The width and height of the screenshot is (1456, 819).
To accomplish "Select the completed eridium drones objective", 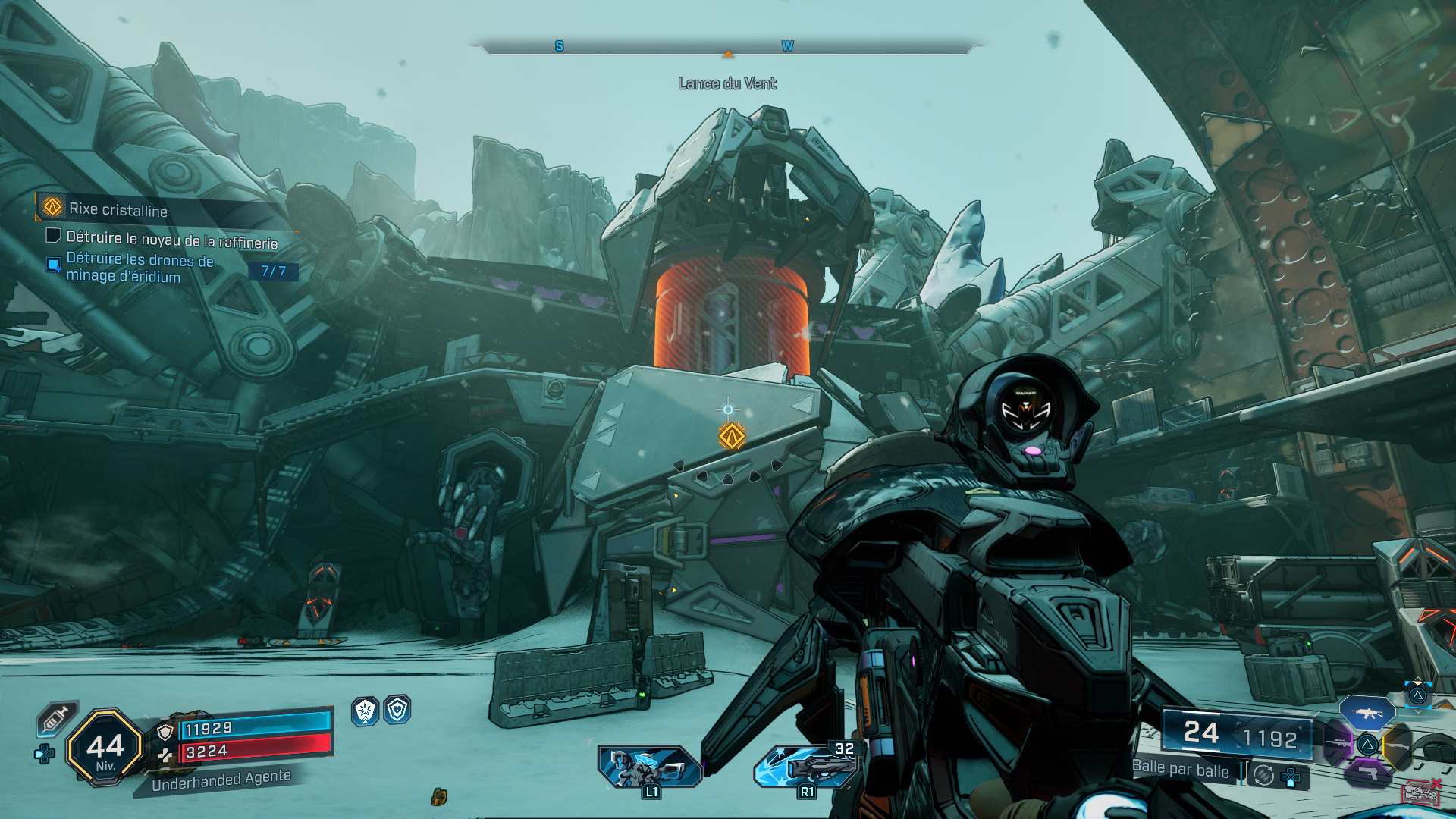I will point(140,268).
